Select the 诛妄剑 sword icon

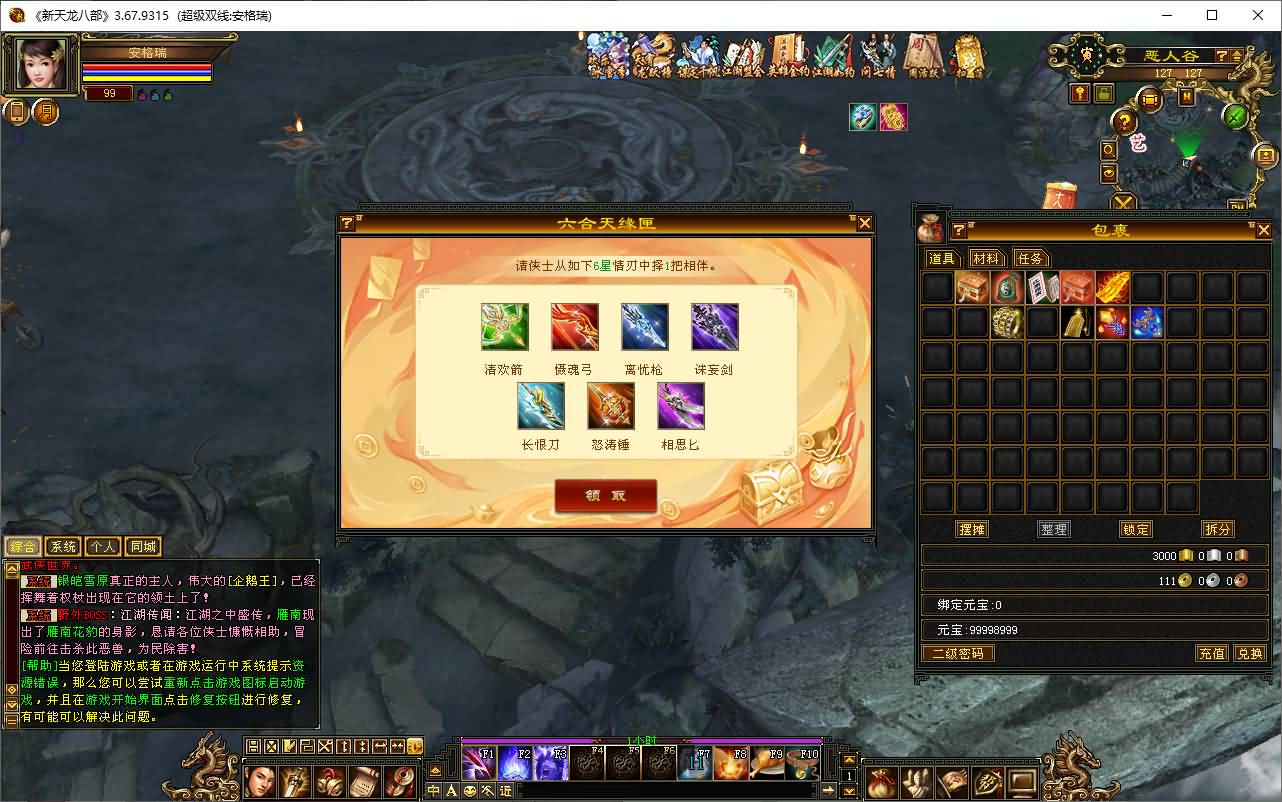(x=714, y=327)
